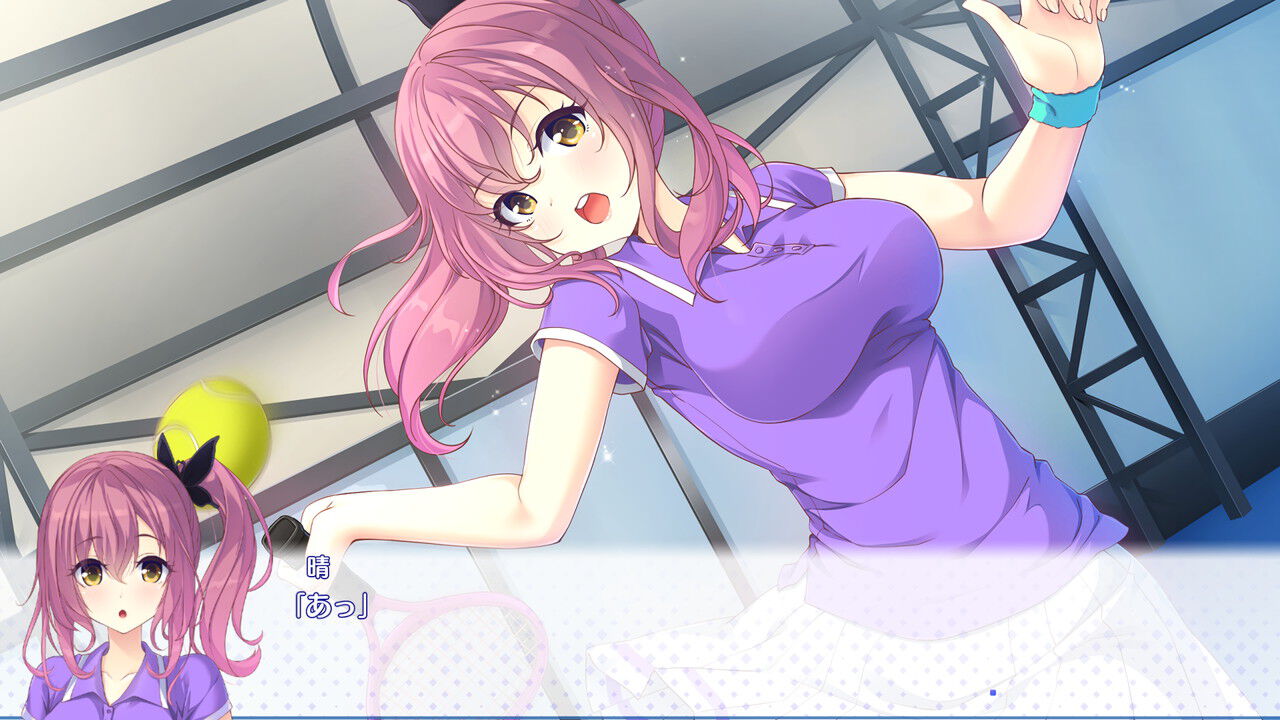1280x720 pixels.
Task: Click the dialogue line 「あっ」
Action: 330,603
